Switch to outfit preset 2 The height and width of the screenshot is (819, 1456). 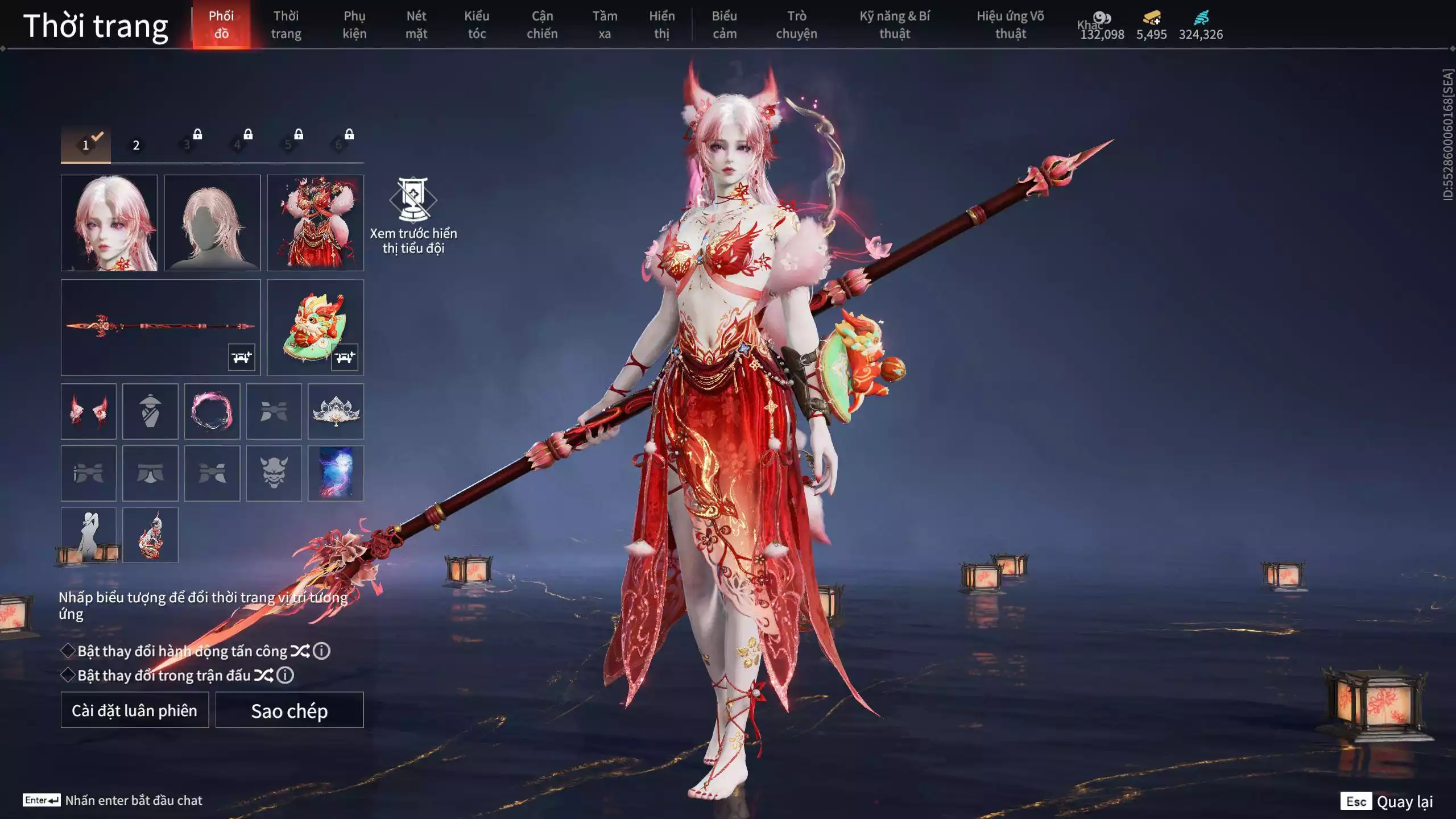pos(136,145)
